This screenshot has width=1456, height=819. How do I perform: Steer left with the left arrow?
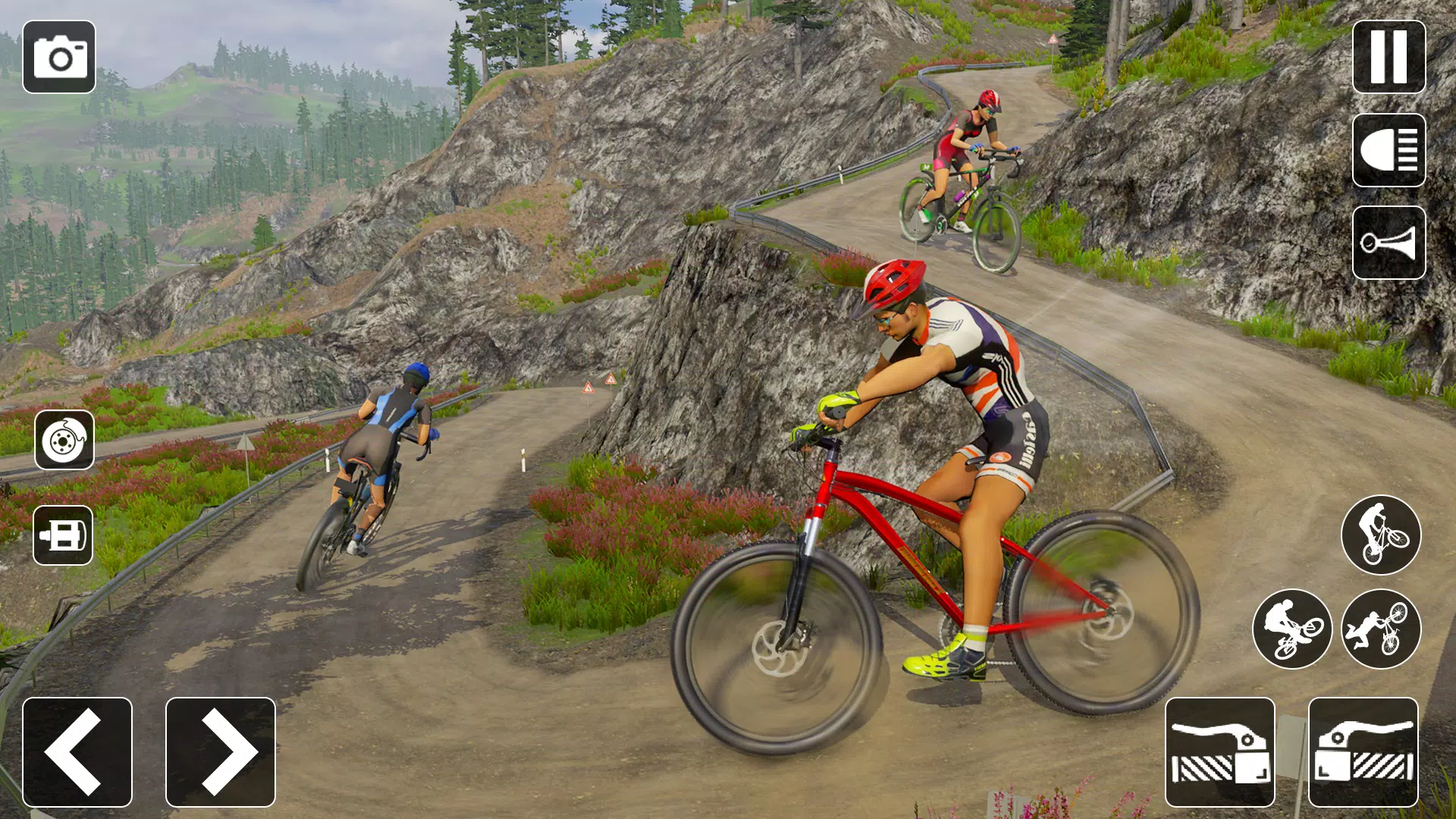[x=77, y=752]
